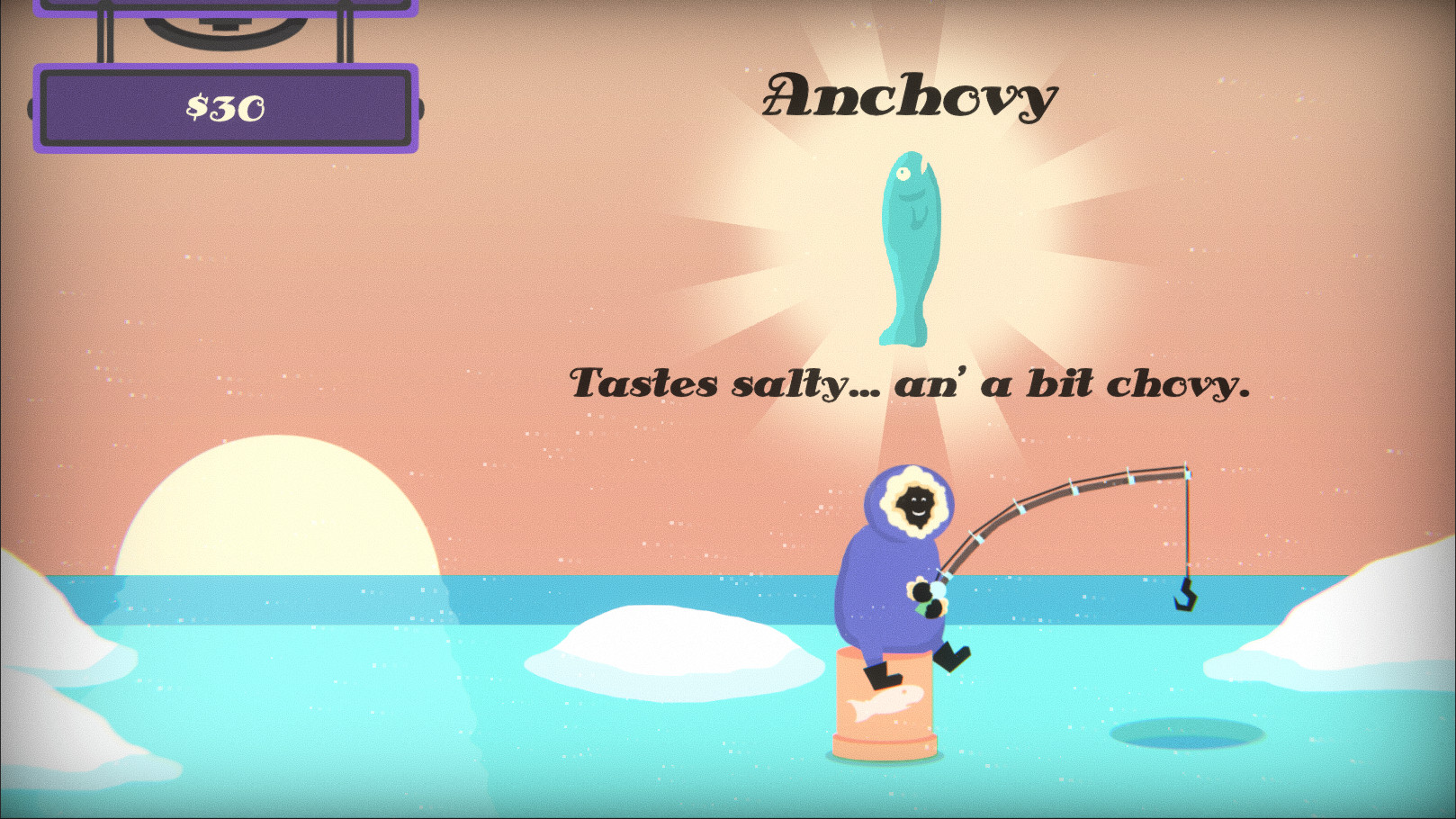Click the tip of the fishing rod
This screenshot has height=819, width=1456.
point(1188,467)
